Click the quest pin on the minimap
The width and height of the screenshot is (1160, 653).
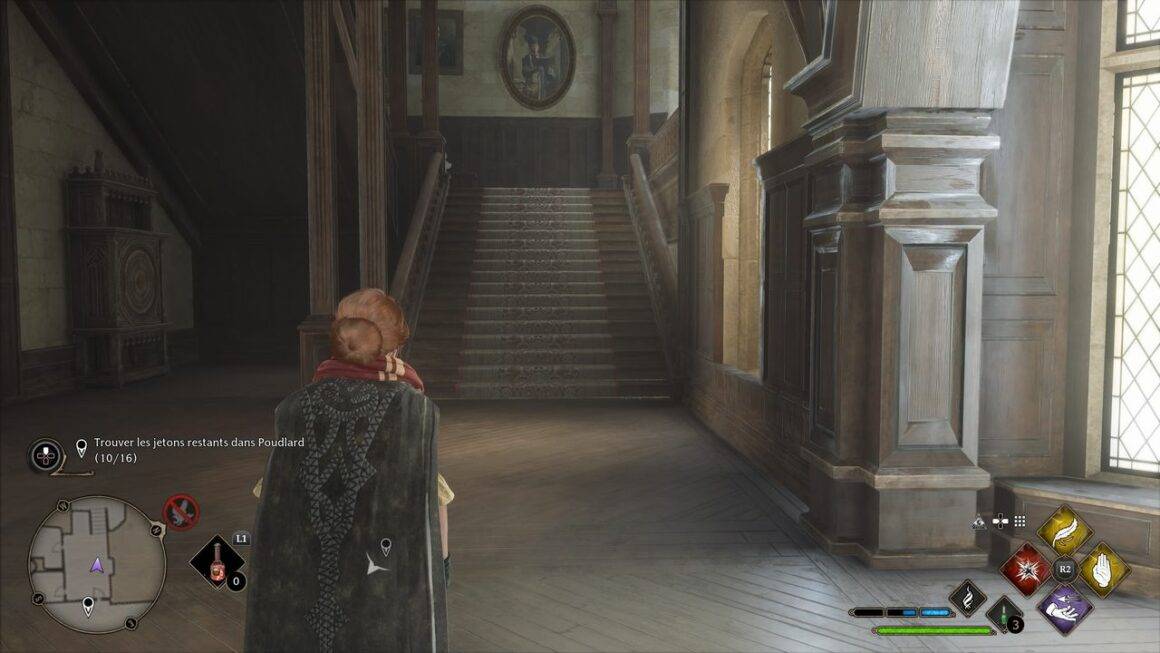click(x=88, y=606)
